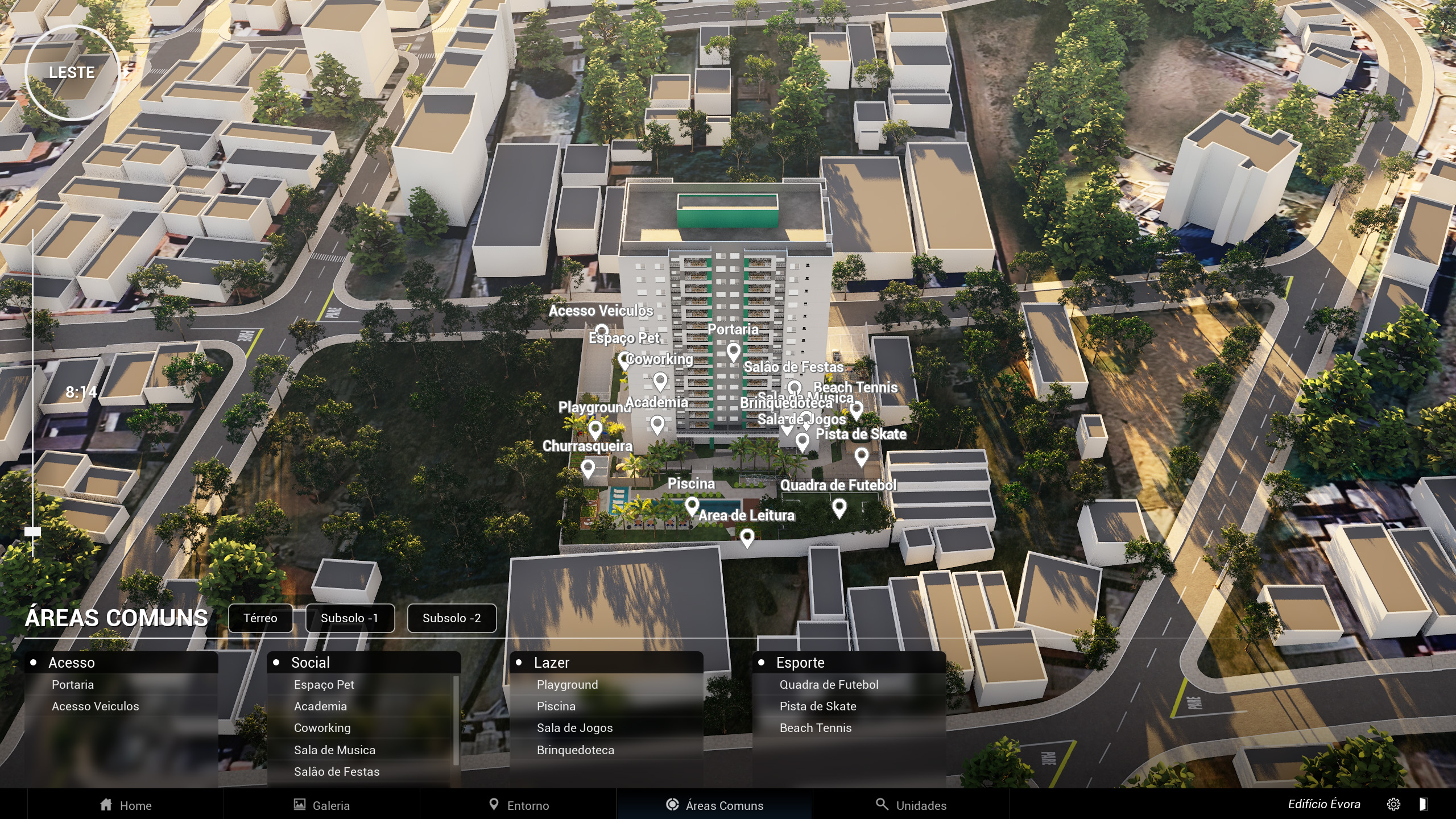Show the Entorno surroundings view
The image size is (1456, 819).
[519, 805]
